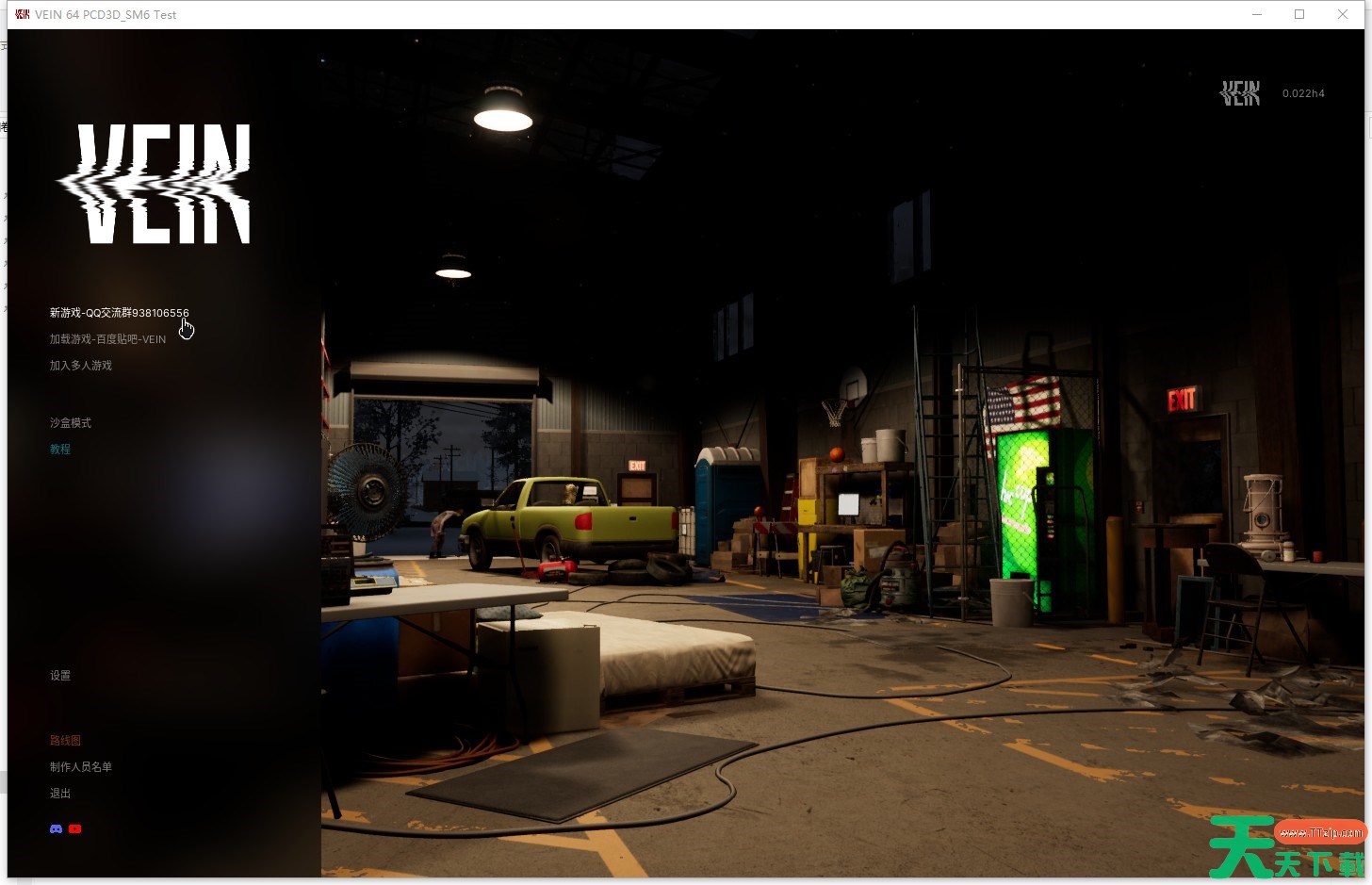Show the roadmap (路线图)

pos(65,741)
